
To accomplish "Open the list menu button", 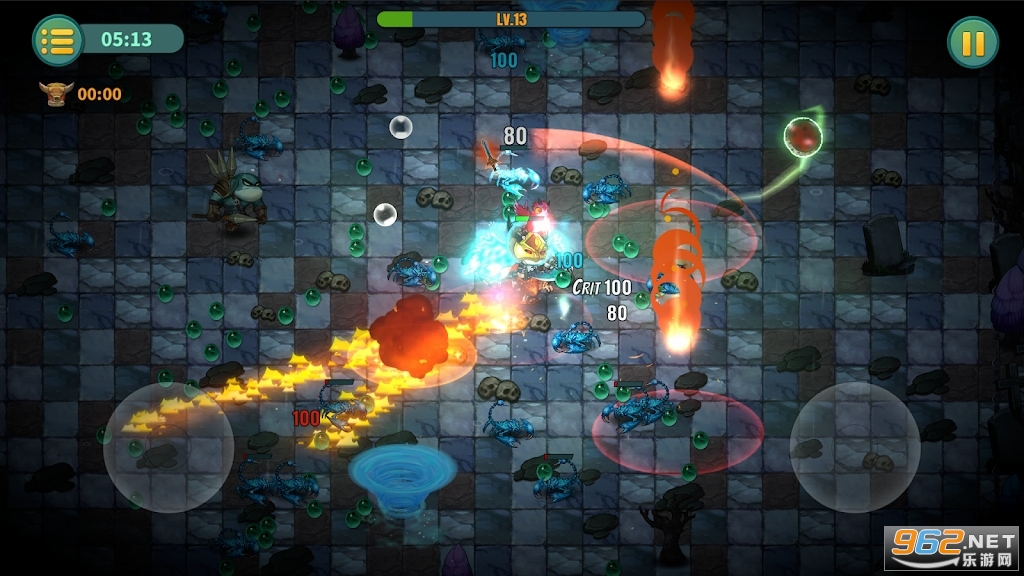I will coord(58,40).
